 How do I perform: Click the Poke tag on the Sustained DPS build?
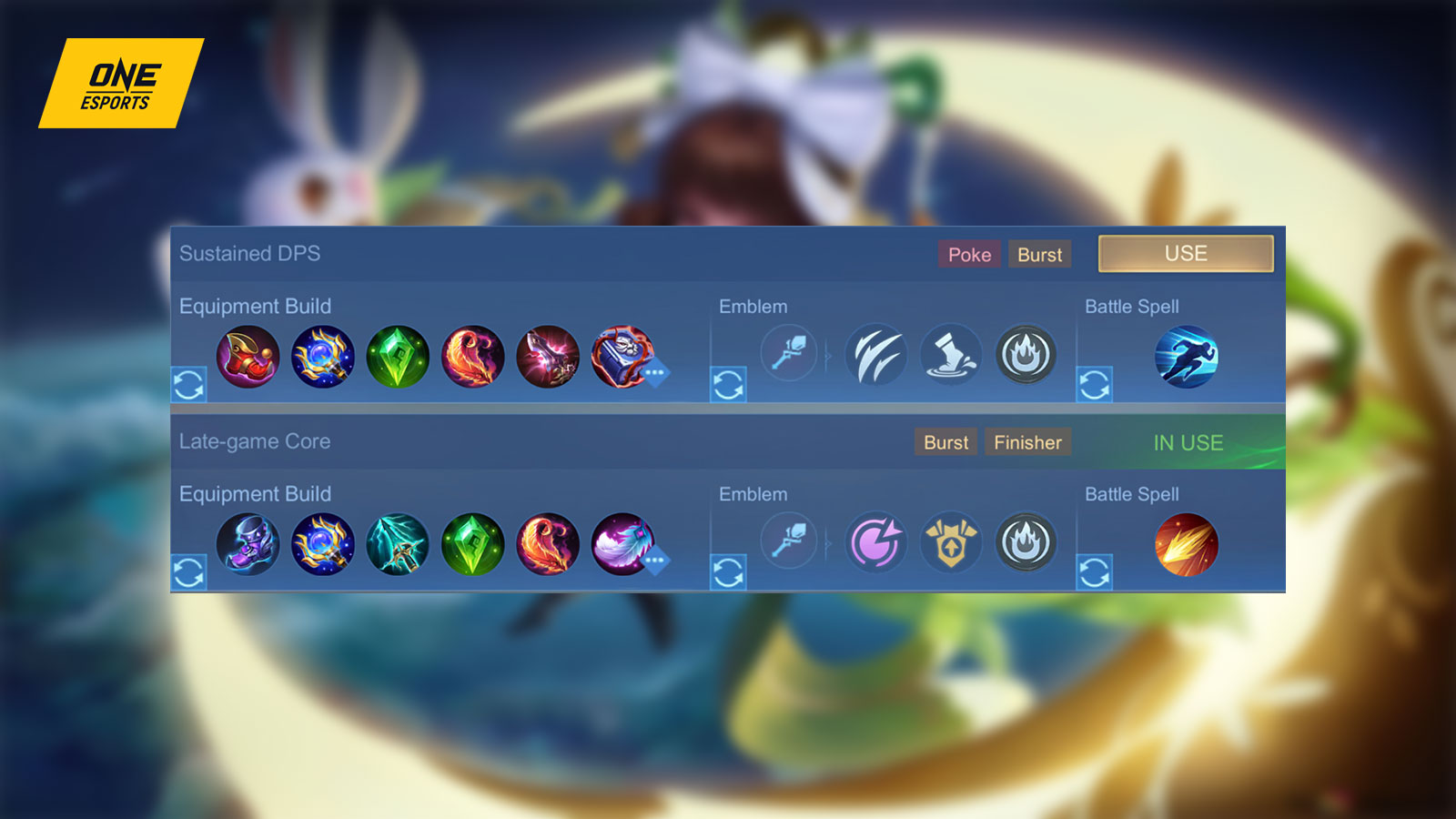tap(969, 255)
